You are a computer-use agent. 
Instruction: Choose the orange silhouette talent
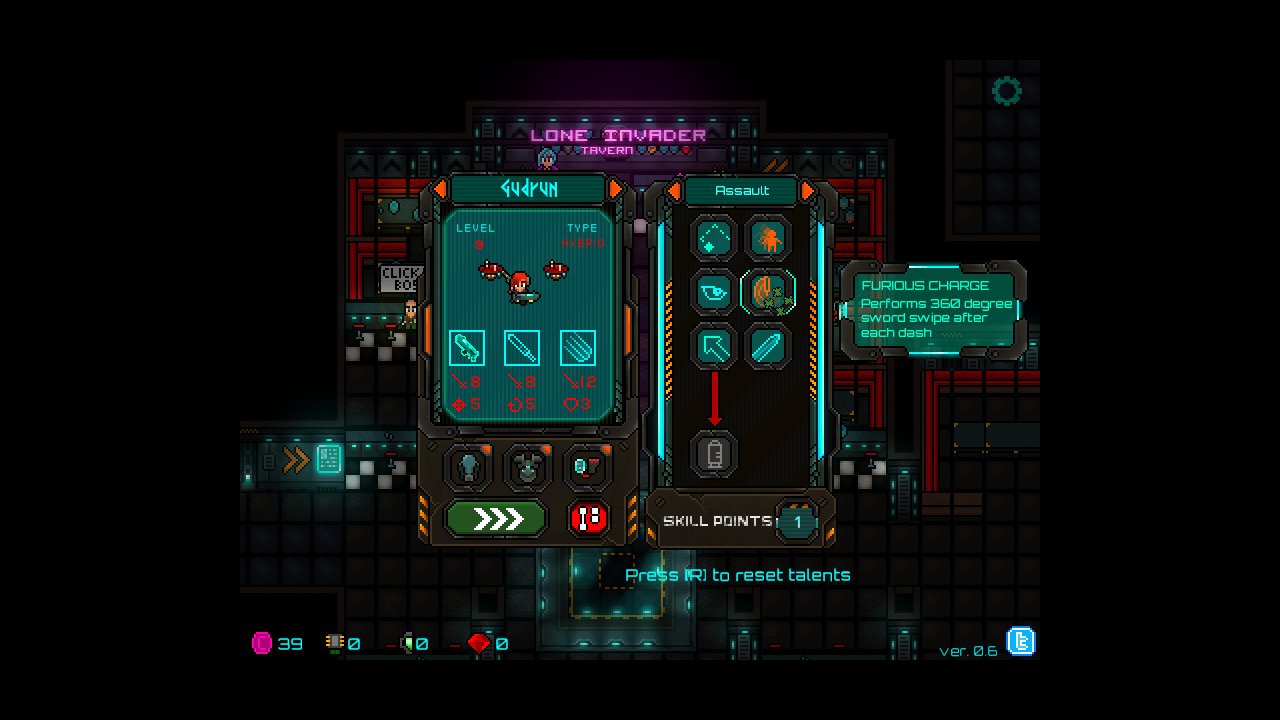tap(768, 238)
